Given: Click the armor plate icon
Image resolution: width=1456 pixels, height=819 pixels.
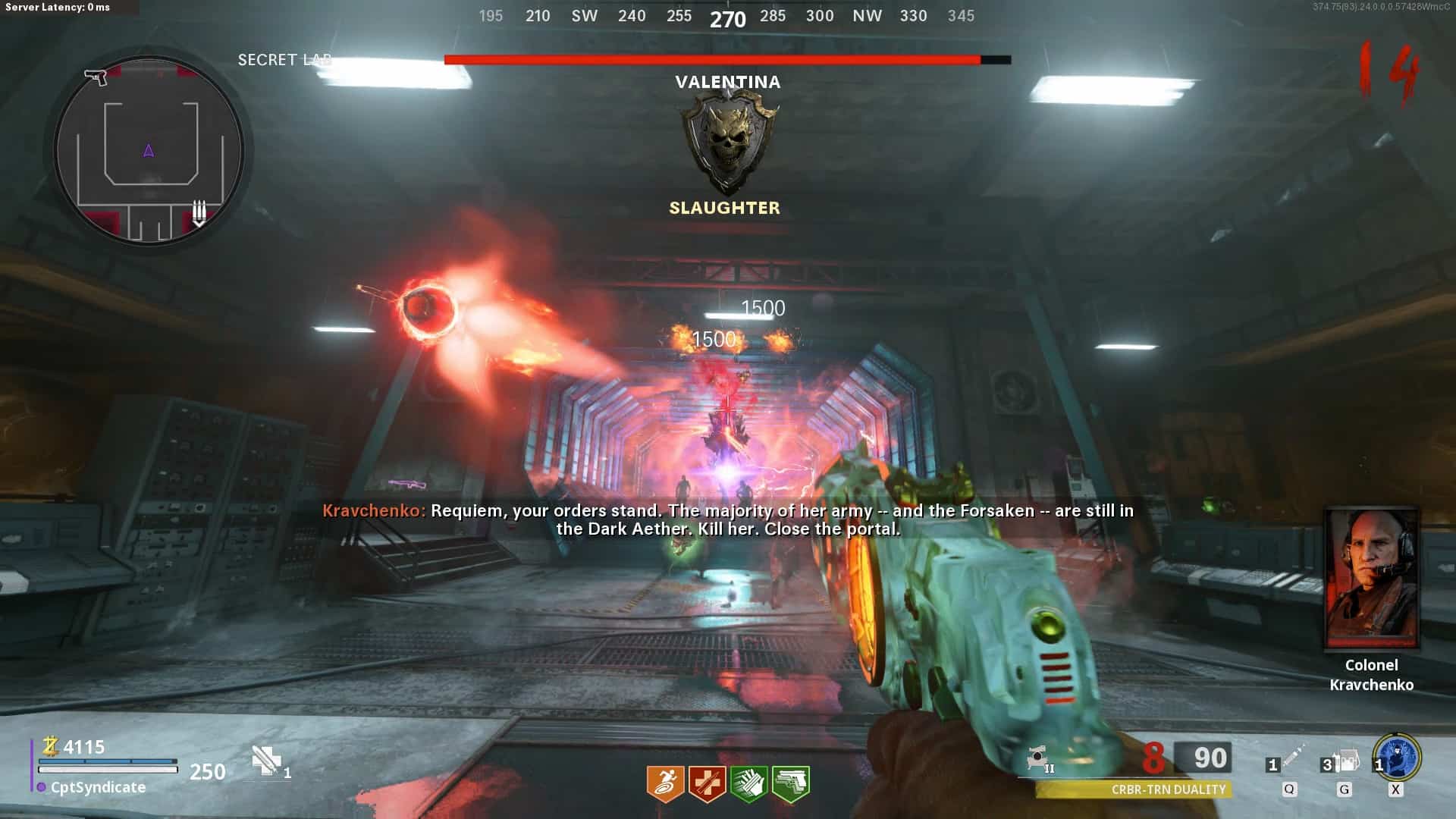Looking at the screenshot, I should 267,761.
